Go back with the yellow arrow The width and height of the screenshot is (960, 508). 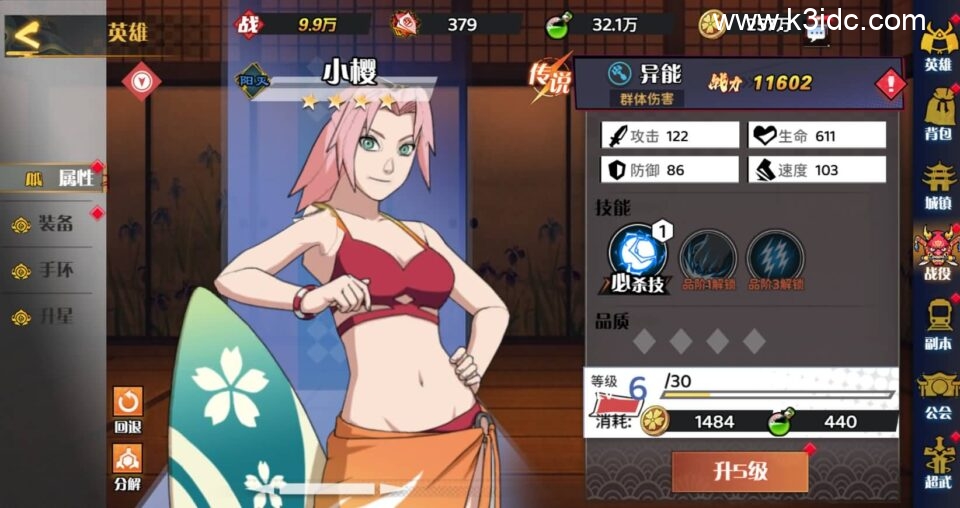click(x=28, y=36)
